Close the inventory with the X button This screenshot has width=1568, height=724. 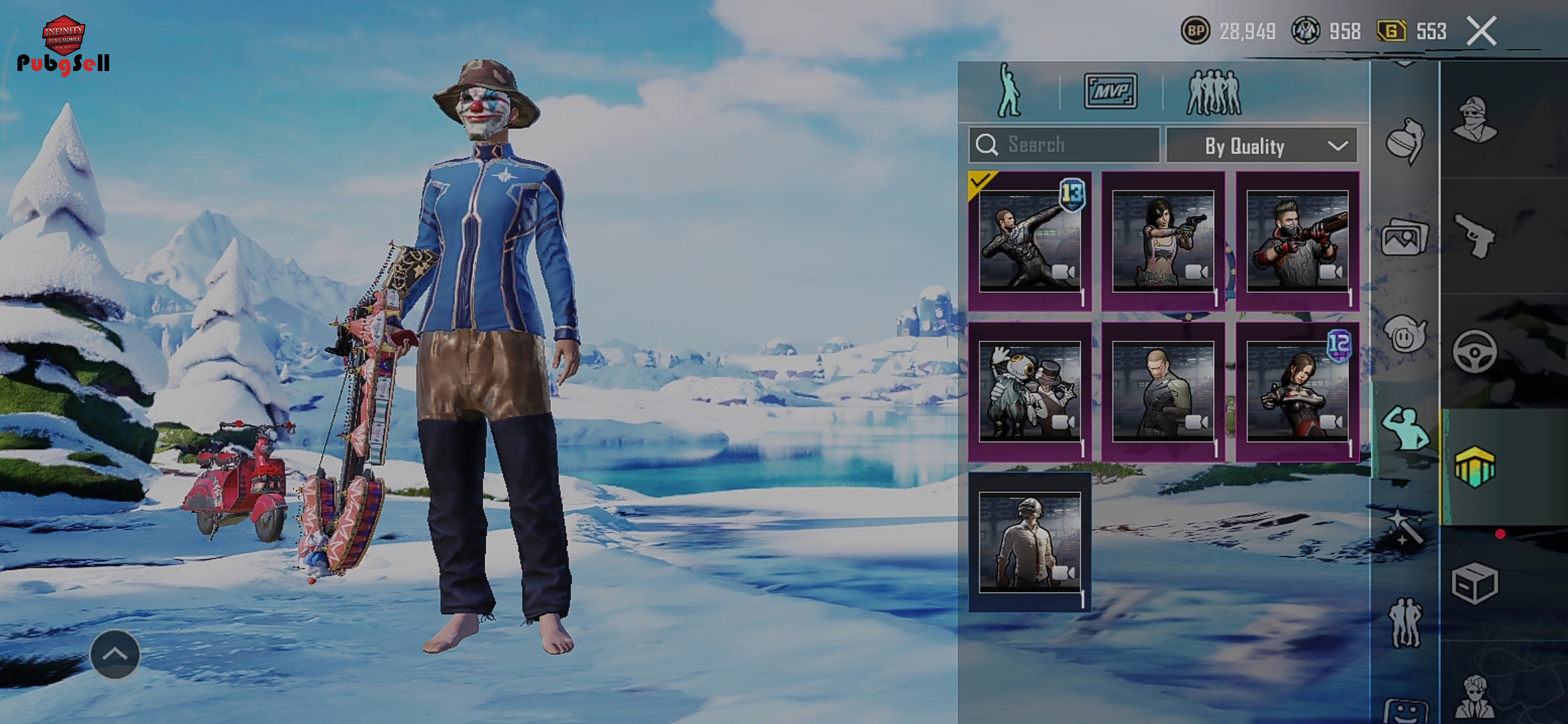[x=1481, y=32]
